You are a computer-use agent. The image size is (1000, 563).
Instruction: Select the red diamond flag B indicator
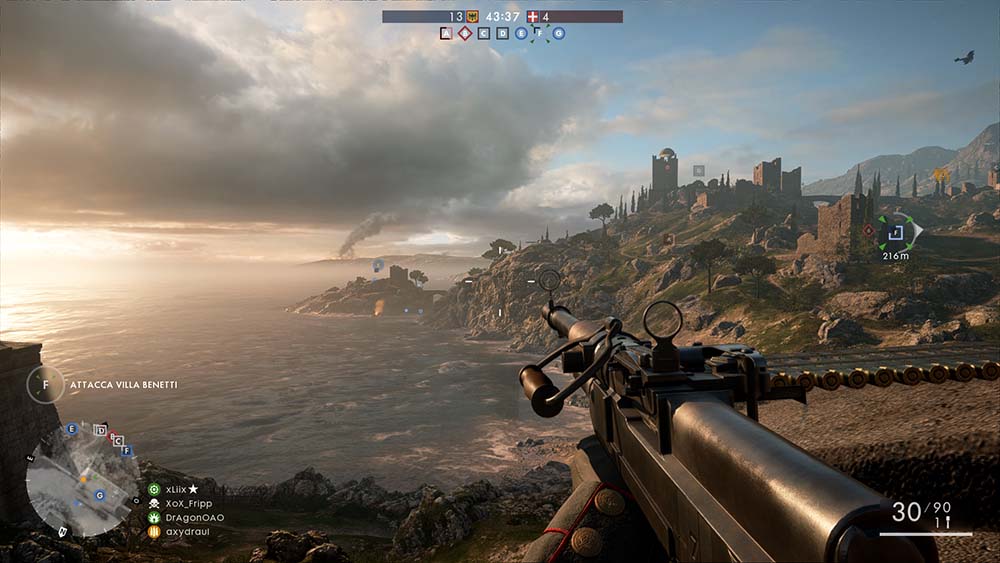pyautogui.click(x=465, y=33)
